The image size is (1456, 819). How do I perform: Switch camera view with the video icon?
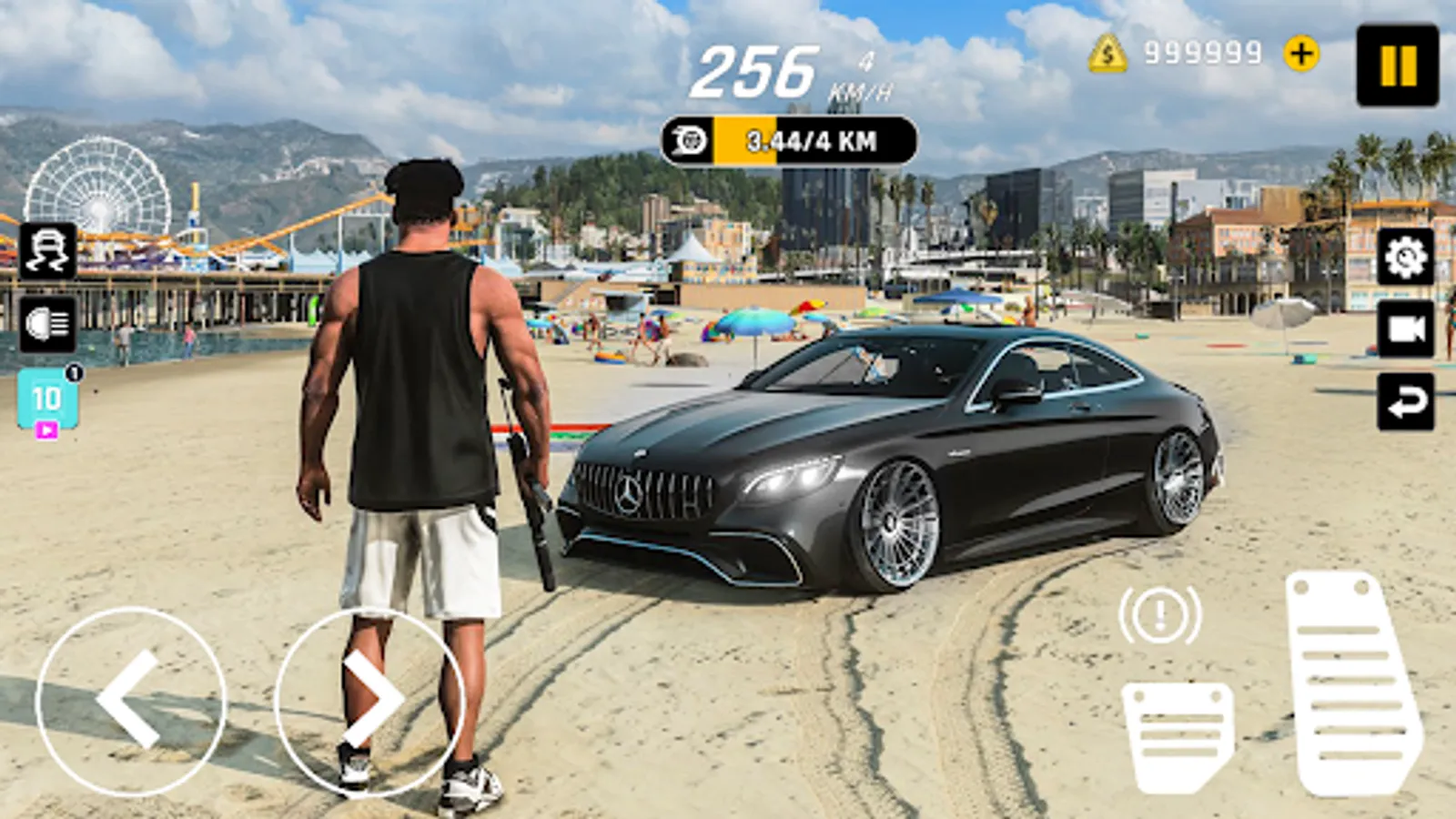pyautogui.click(x=1405, y=329)
